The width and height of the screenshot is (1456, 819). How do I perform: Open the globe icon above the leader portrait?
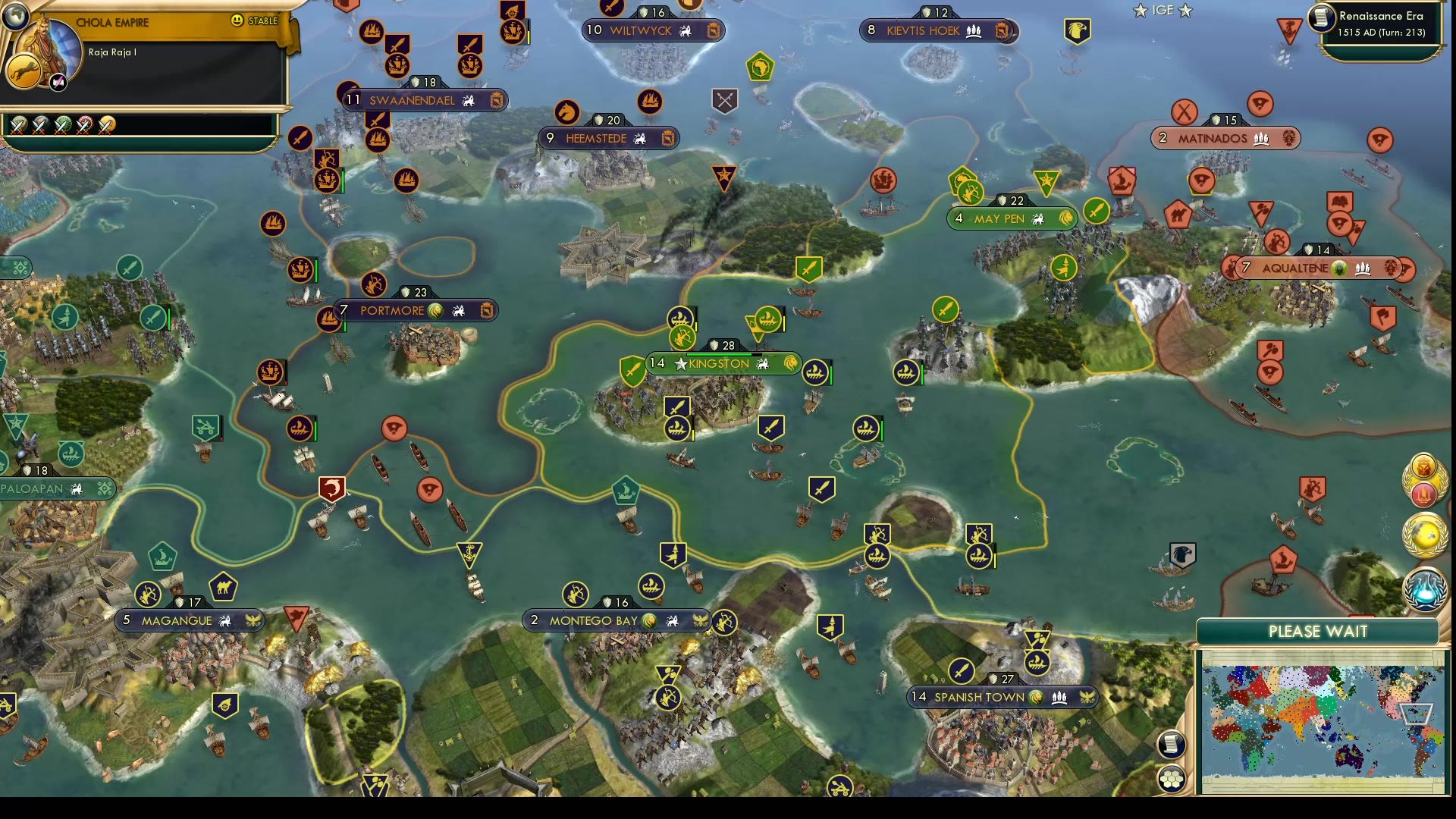pos(14,15)
